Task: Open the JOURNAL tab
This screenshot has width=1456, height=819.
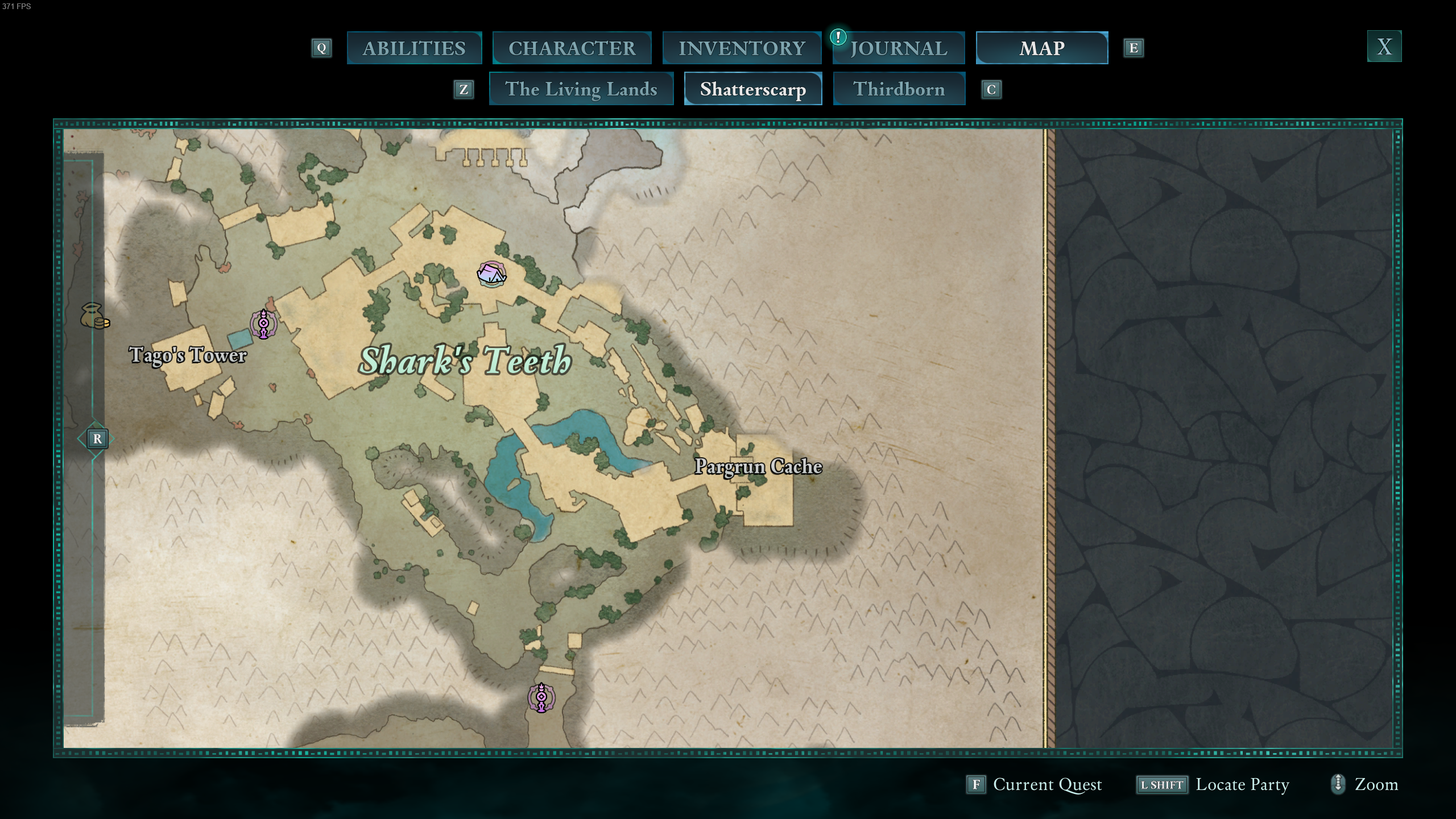Action: pos(899,48)
